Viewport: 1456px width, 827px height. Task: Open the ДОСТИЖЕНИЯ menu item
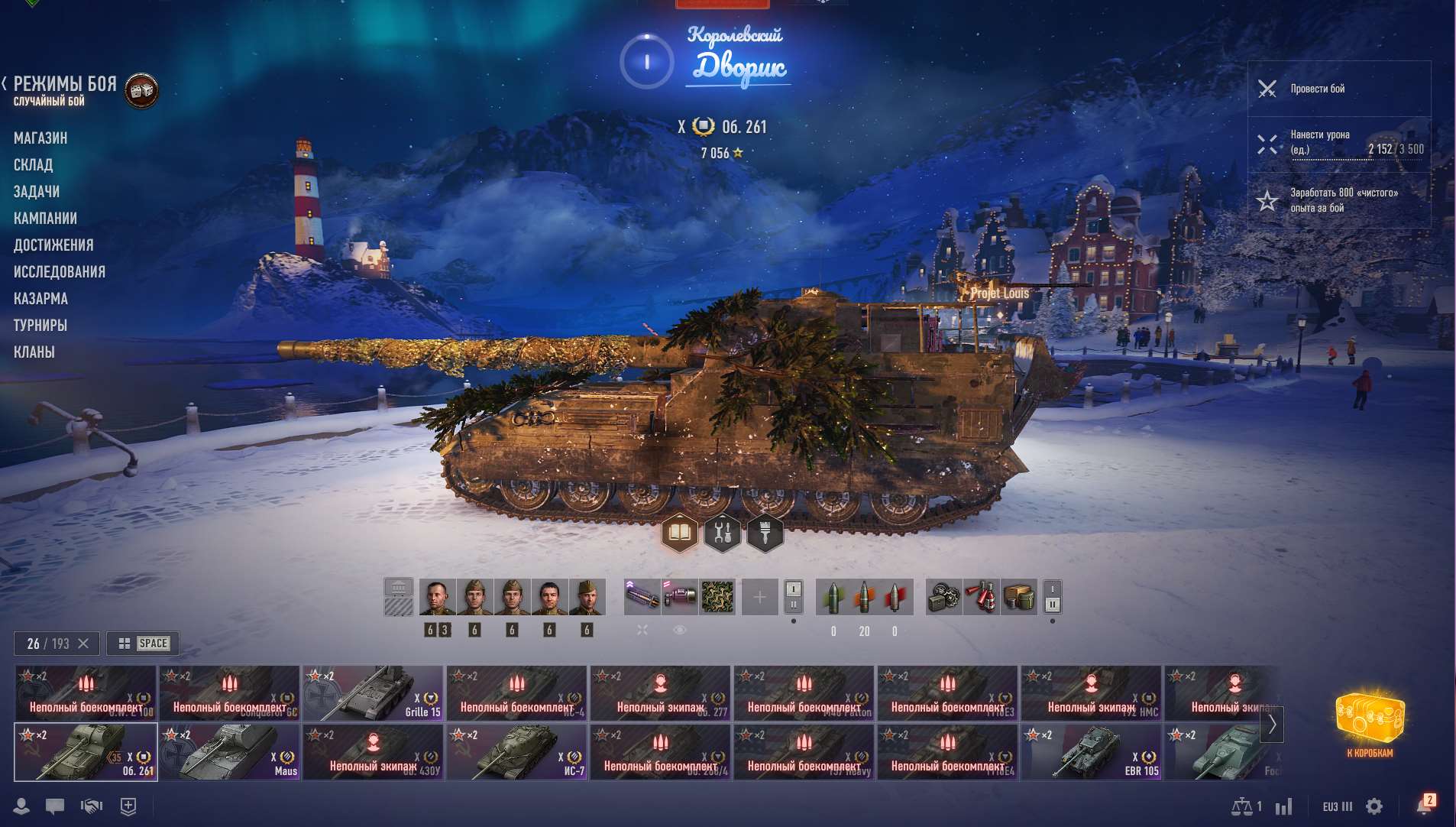pyautogui.click(x=54, y=245)
